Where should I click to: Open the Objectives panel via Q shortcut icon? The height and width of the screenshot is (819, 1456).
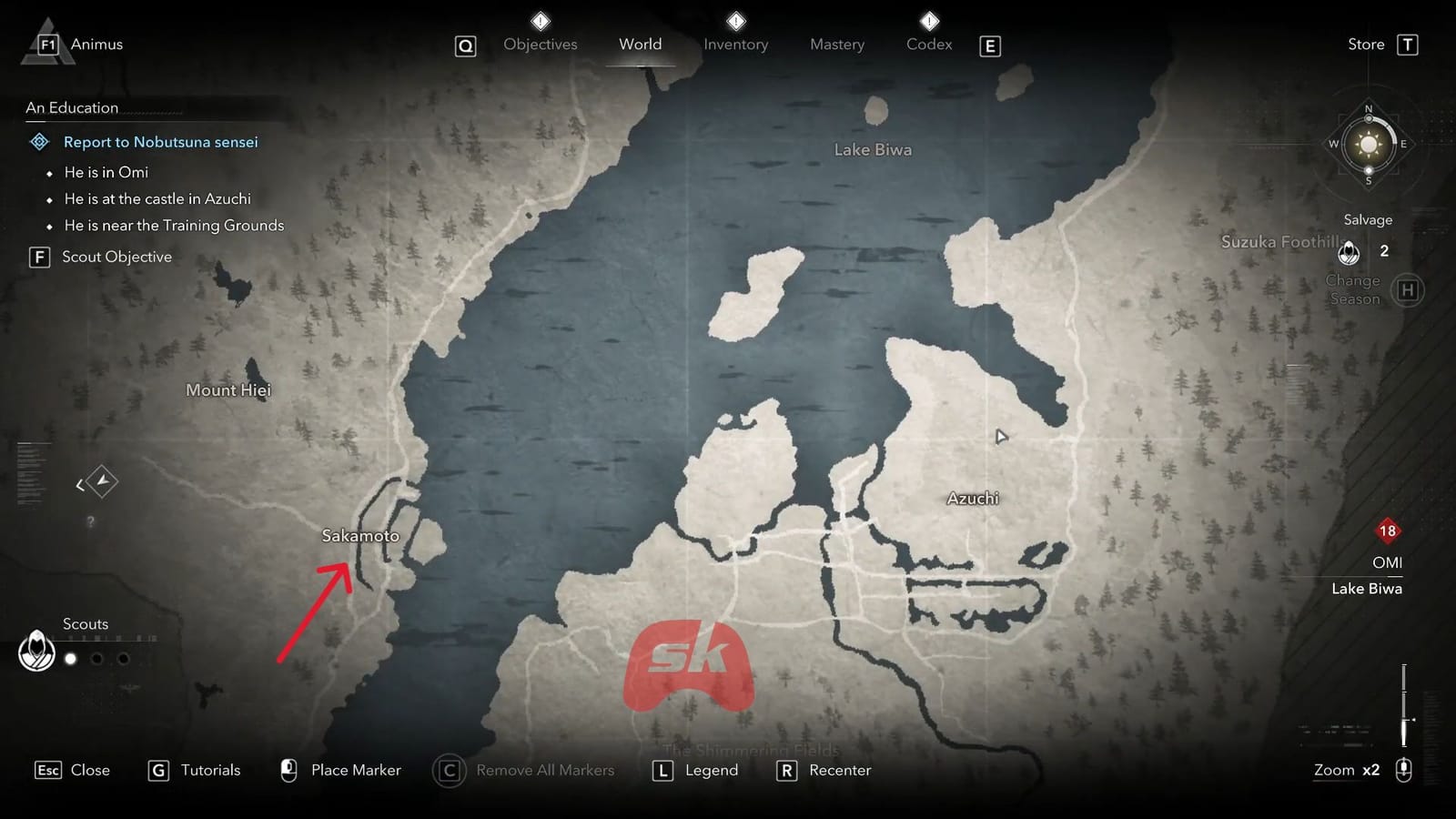tap(465, 45)
